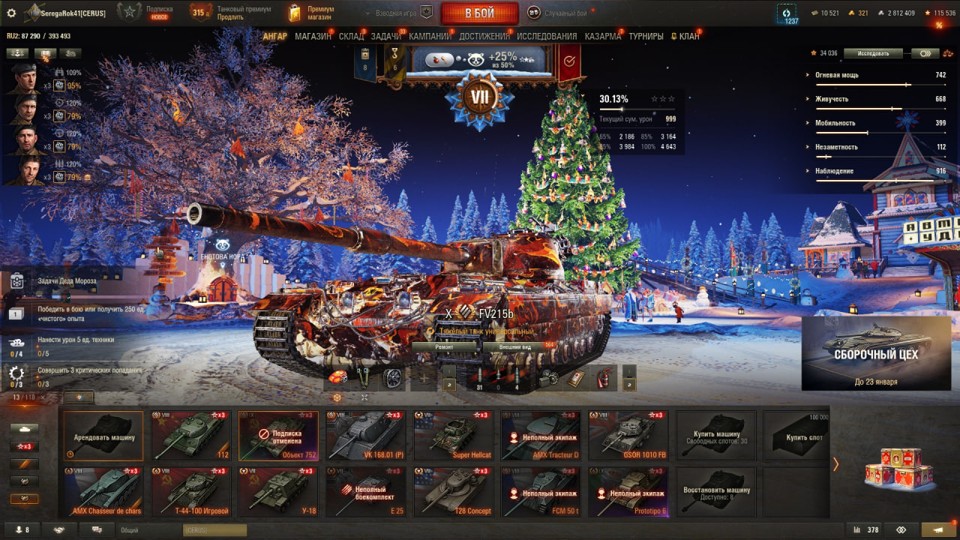This screenshot has height=540, width=960.
Task: Click the Ремонт button
Action: click(445, 346)
